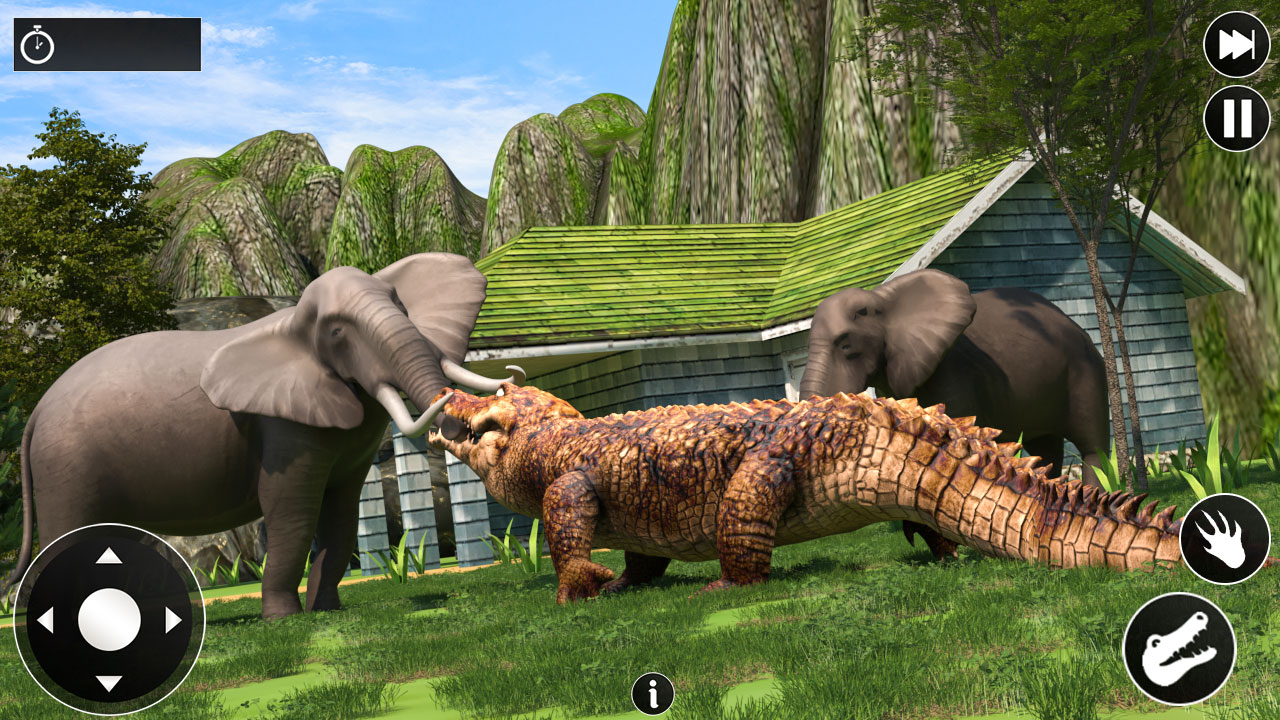
Task: Tap the crocodile character
Action: [x=750, y=480]
